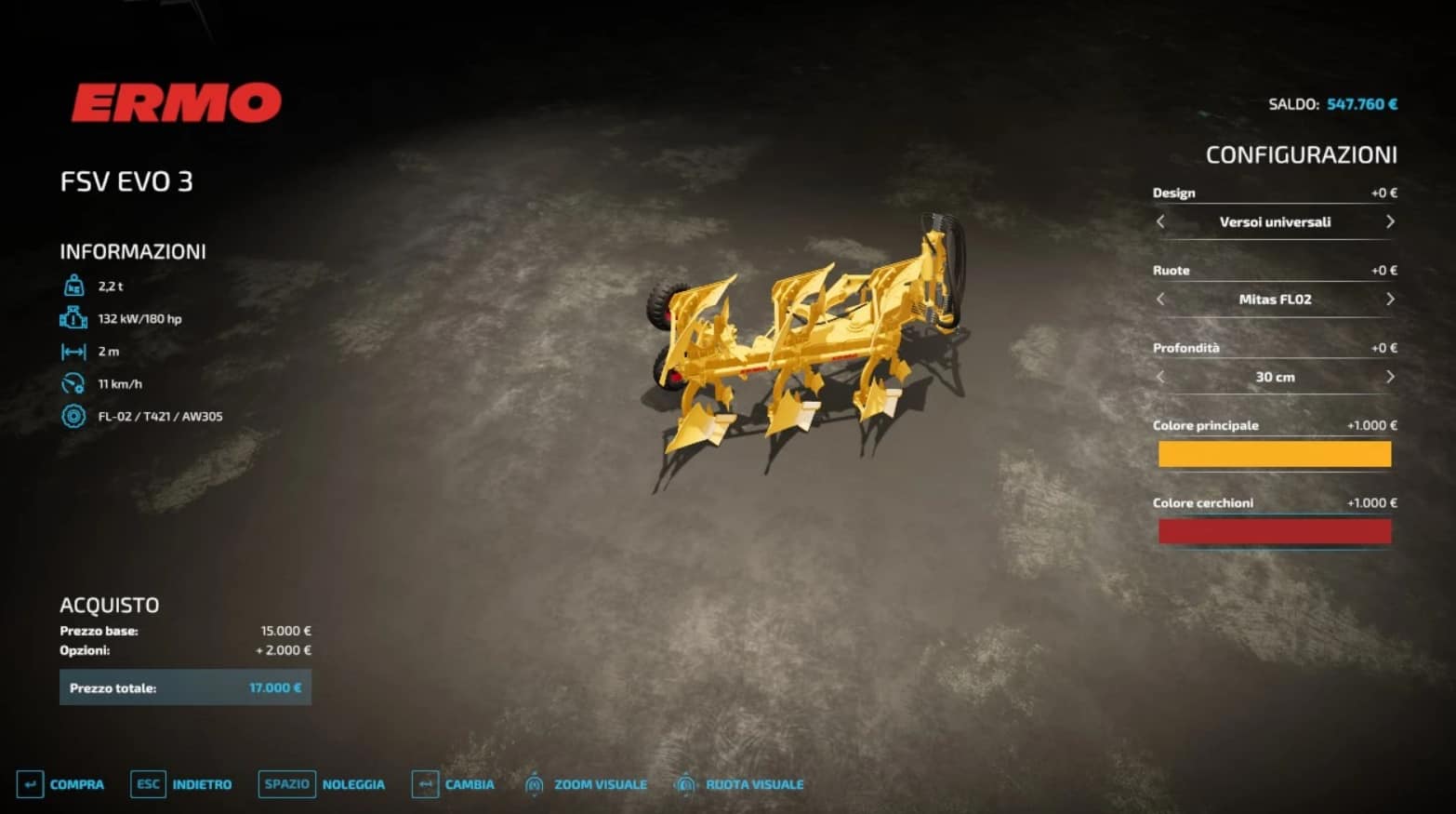Screen dimensions: 1456x814
Task: Open the red Colore cerchioni swatch
Action: click(x=1274, y=531)
